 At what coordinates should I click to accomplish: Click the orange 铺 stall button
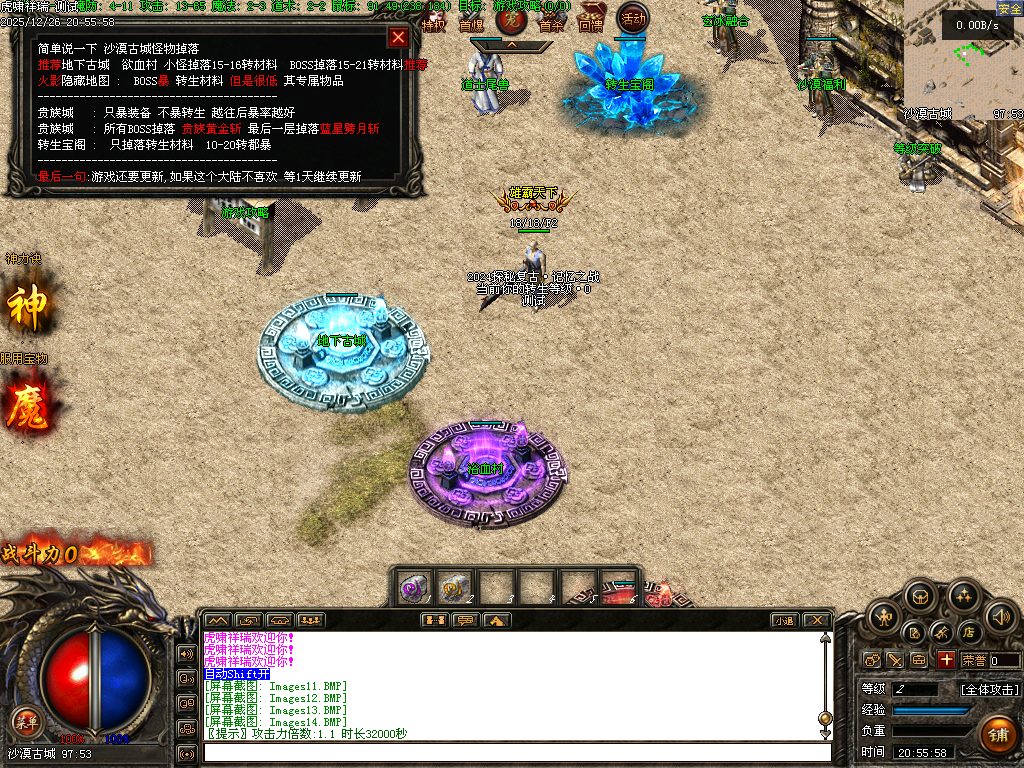point(997,734)
